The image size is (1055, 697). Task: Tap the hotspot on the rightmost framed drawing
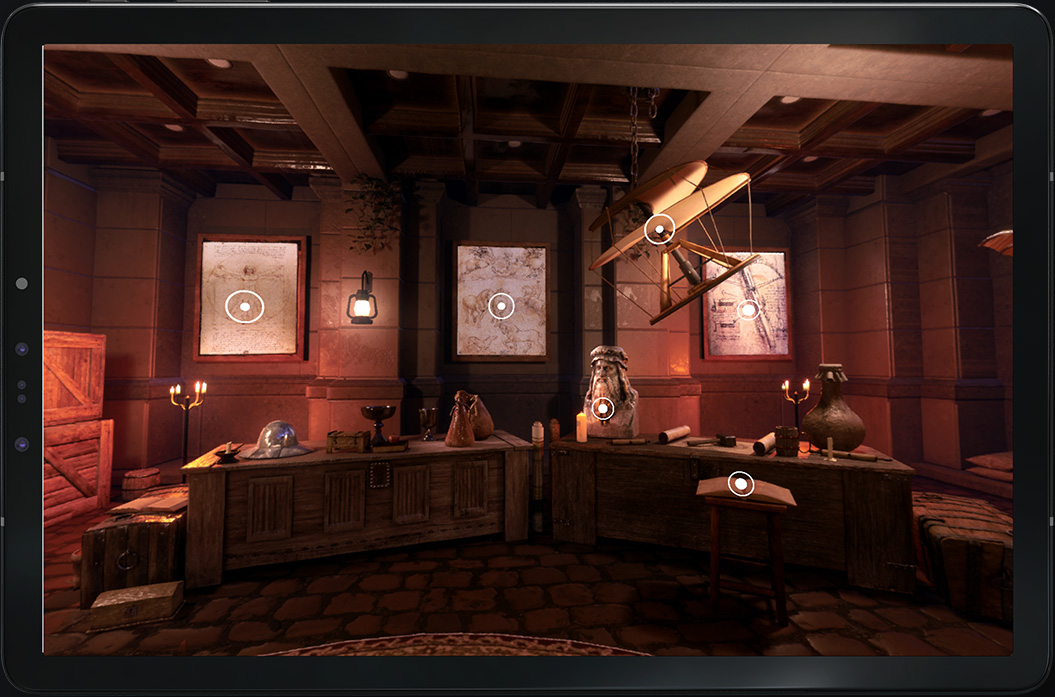click(x=748, y=310)
